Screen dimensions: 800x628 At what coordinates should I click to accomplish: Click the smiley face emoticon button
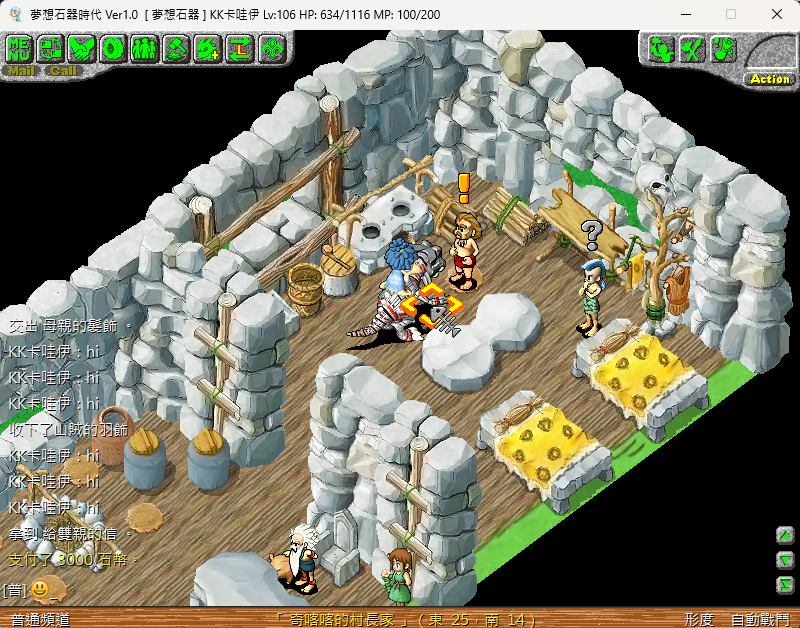(x=39, y=590)
